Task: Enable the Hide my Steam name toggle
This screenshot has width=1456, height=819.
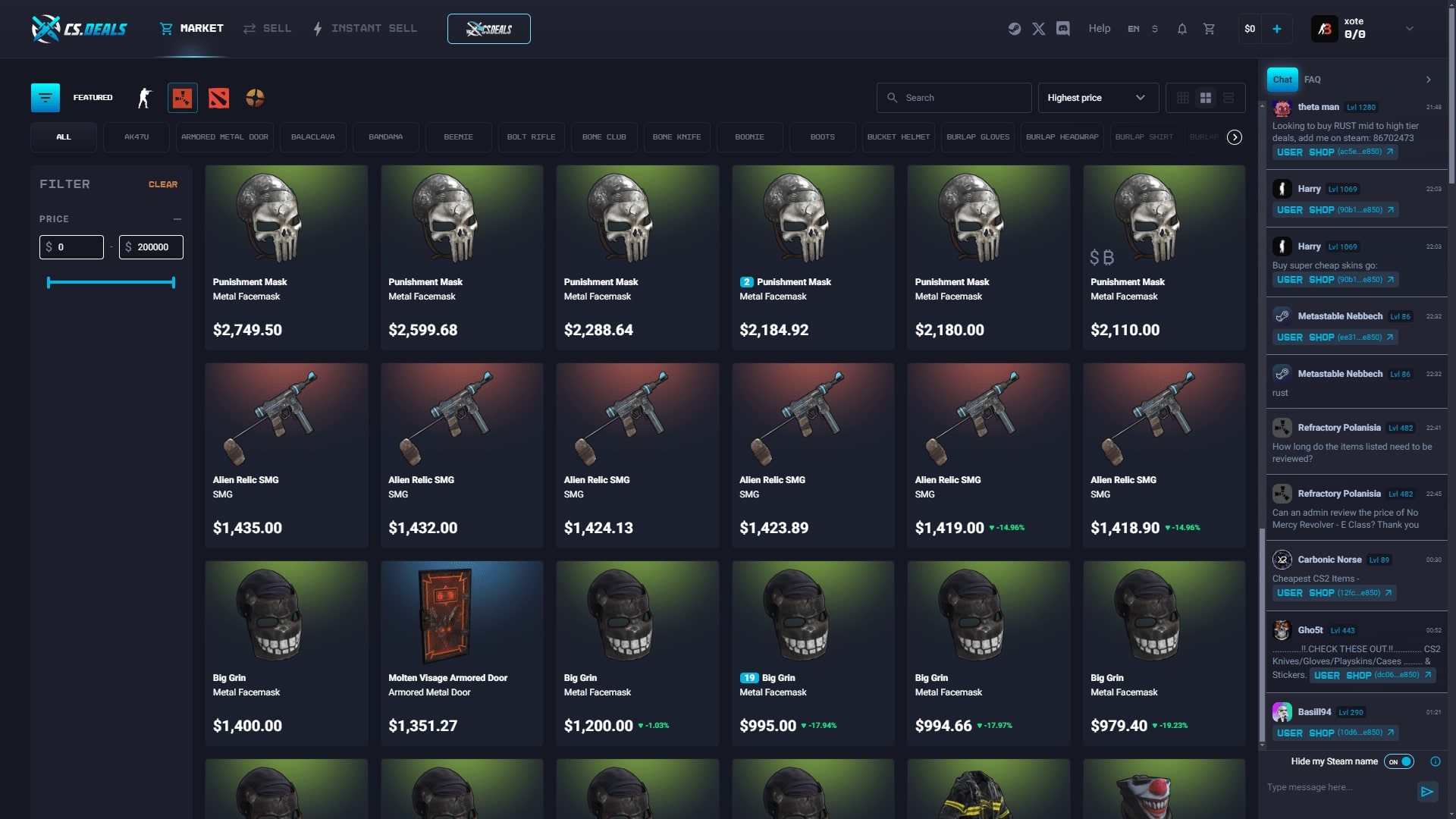Action: (1398, 761)
